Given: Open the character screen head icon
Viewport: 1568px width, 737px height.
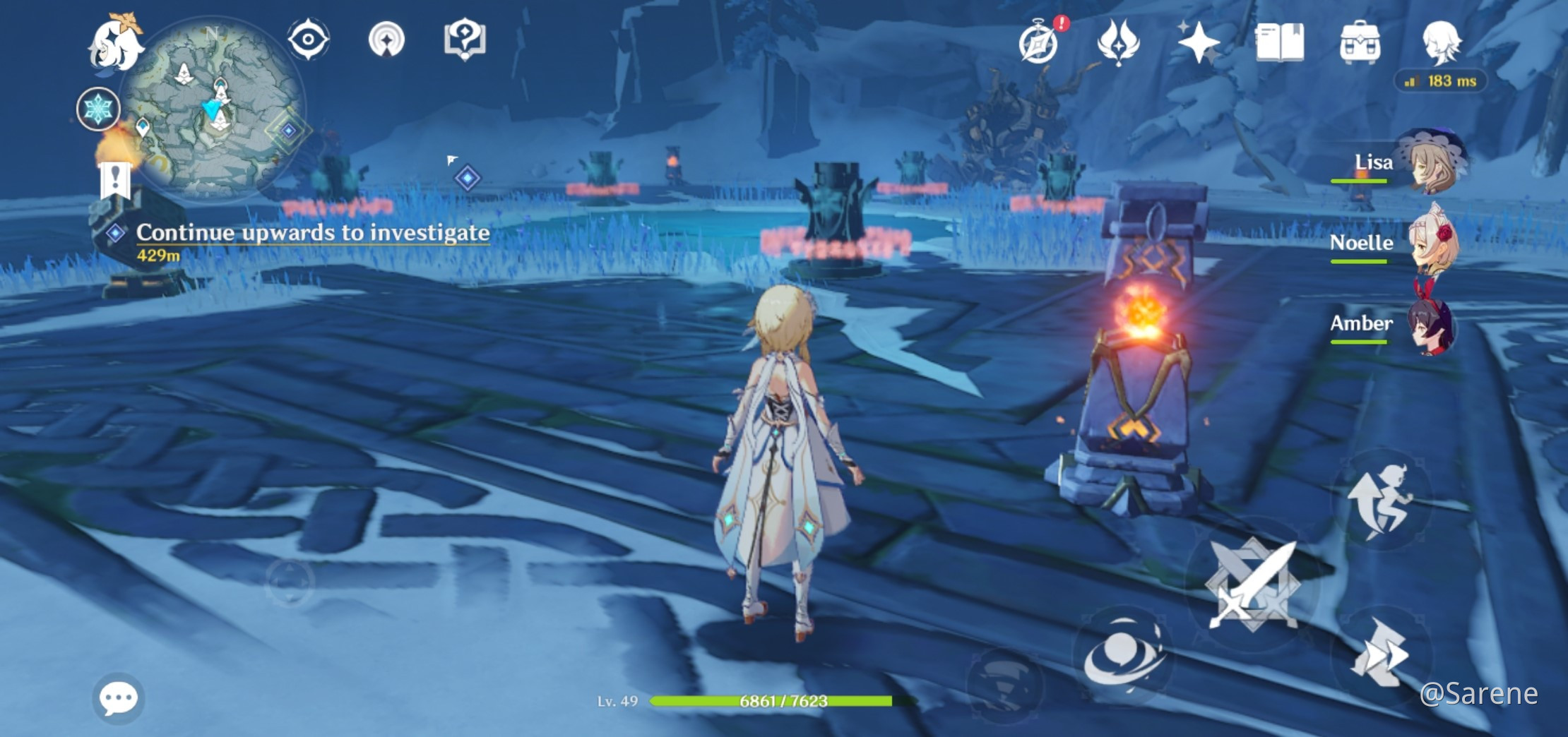Looking at the screenshot, I should 1440,41.
